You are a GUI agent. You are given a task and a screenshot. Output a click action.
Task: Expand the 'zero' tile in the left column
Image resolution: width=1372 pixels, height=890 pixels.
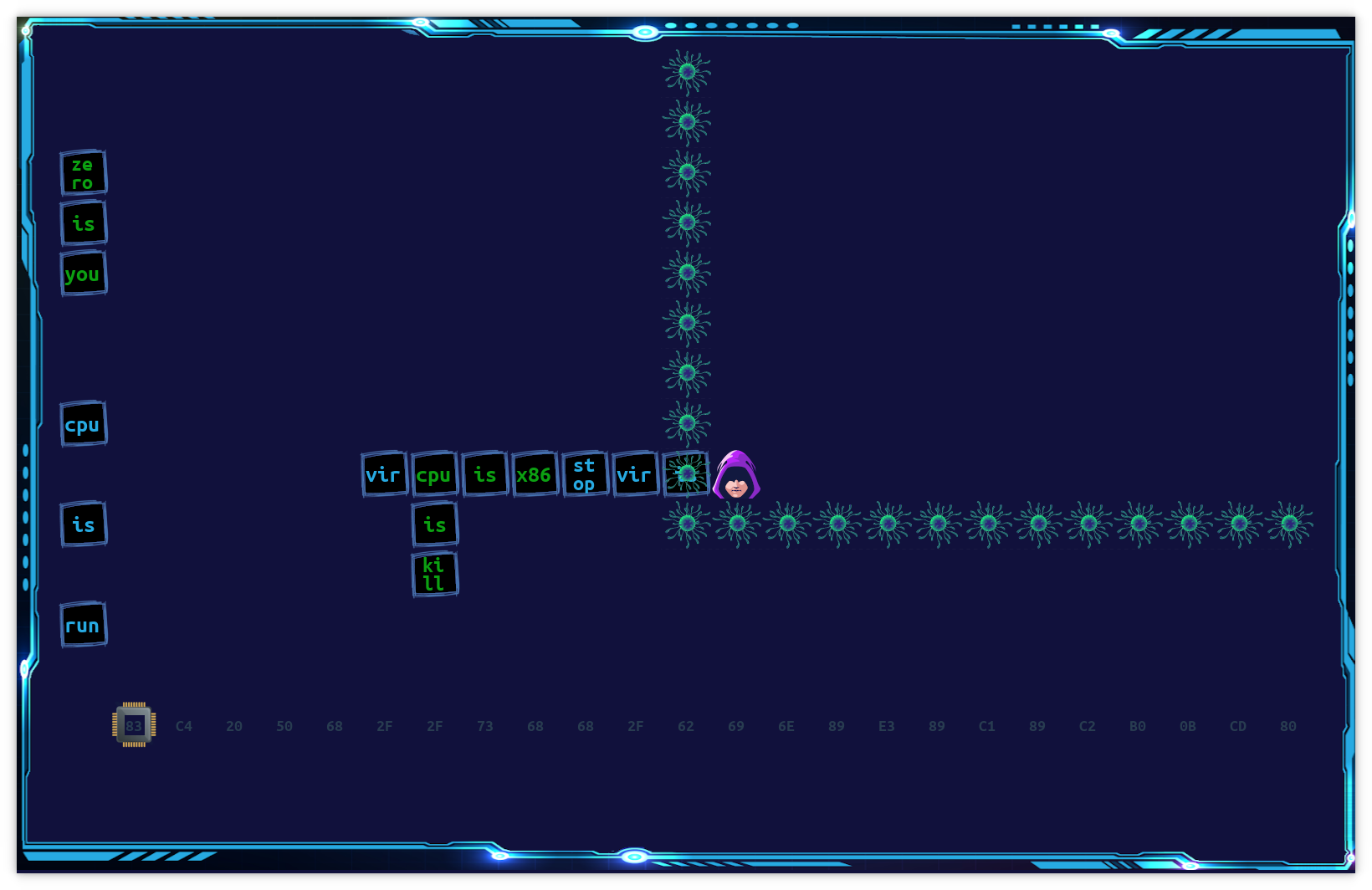[83, 174]
